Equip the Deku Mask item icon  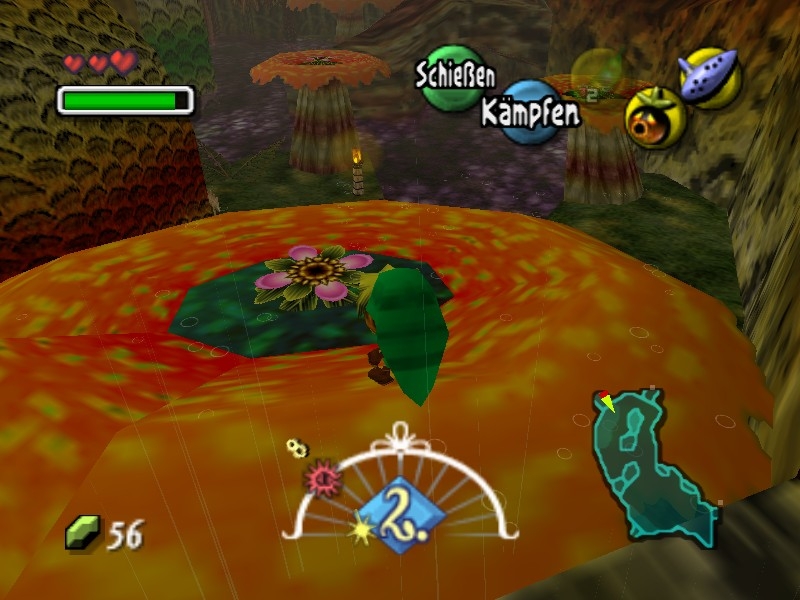[655, 117]
